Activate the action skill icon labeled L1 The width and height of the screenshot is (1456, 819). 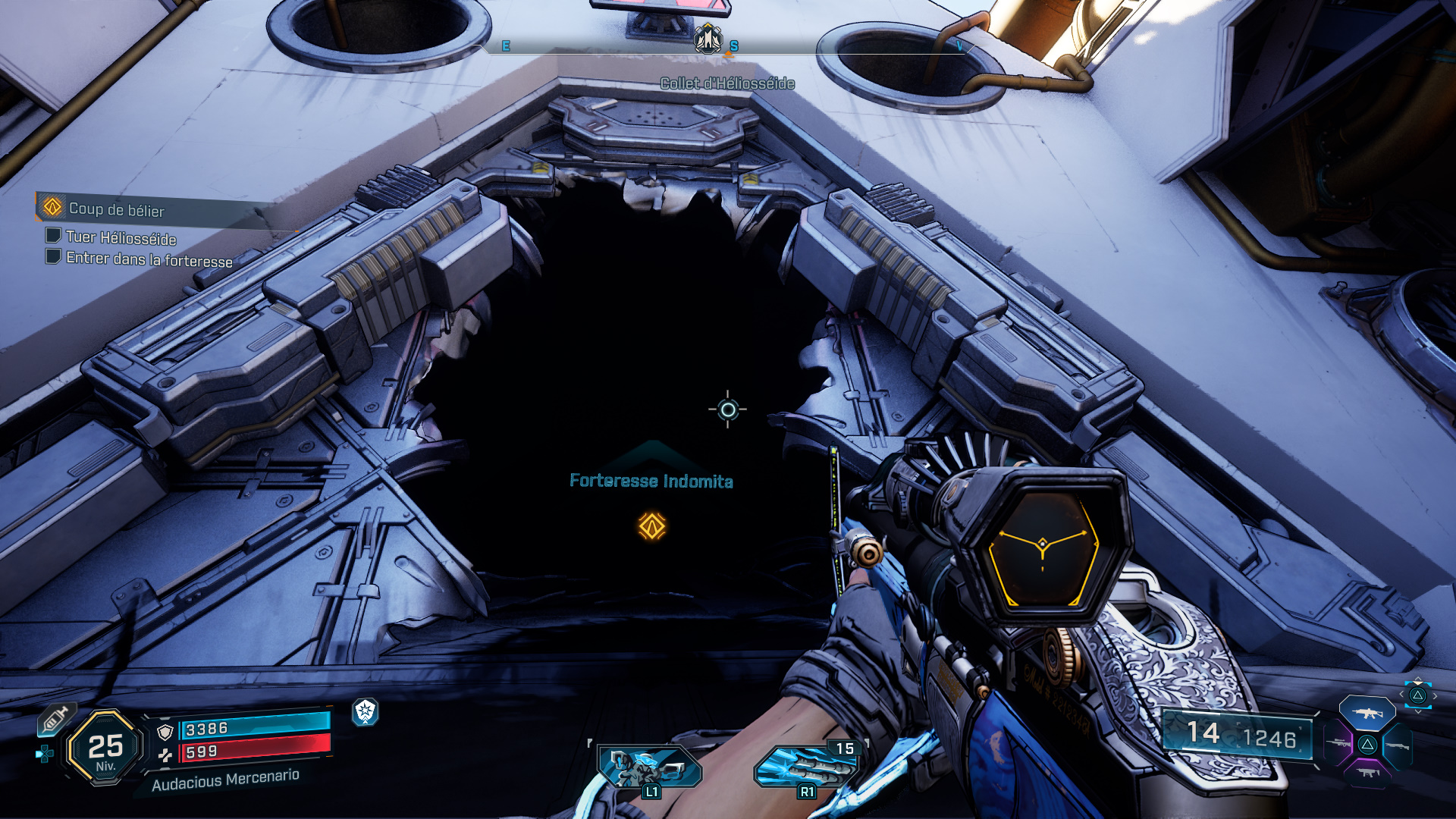point(648,768)
